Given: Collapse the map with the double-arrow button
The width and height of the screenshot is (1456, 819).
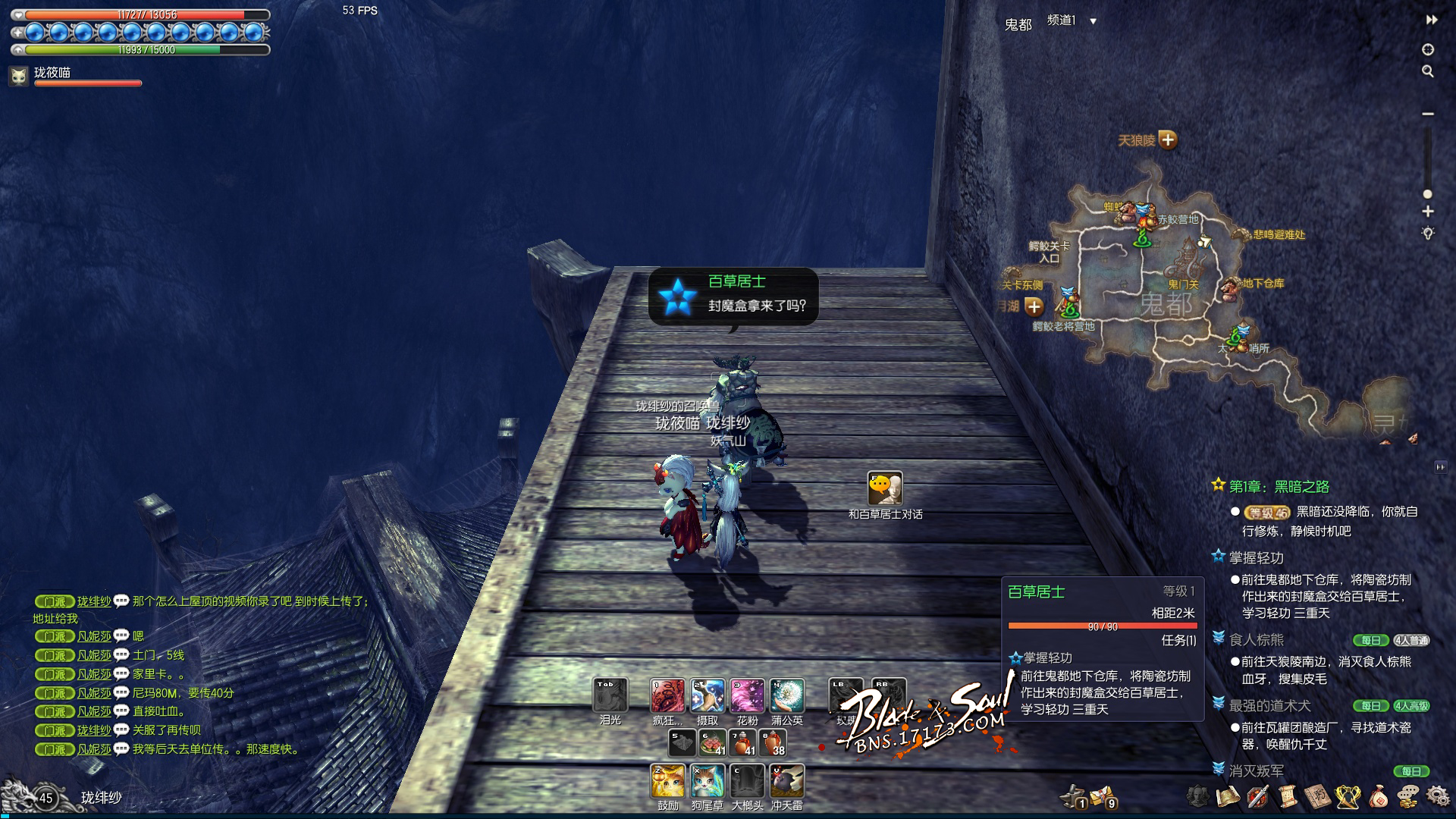Looking at the screenshot, I should pos(1431,20).
